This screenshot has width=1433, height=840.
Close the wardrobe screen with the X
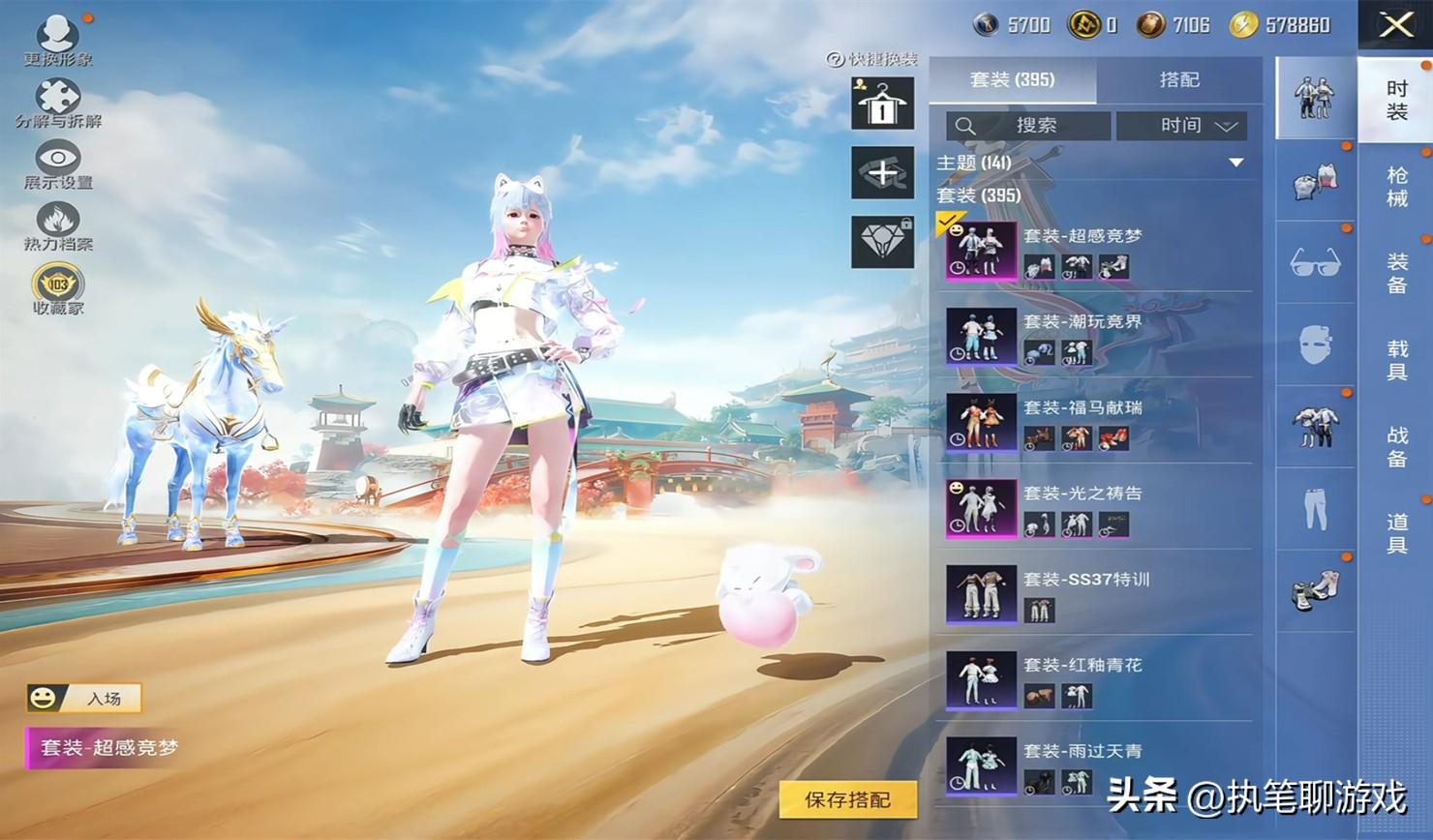click(1394, 25)
